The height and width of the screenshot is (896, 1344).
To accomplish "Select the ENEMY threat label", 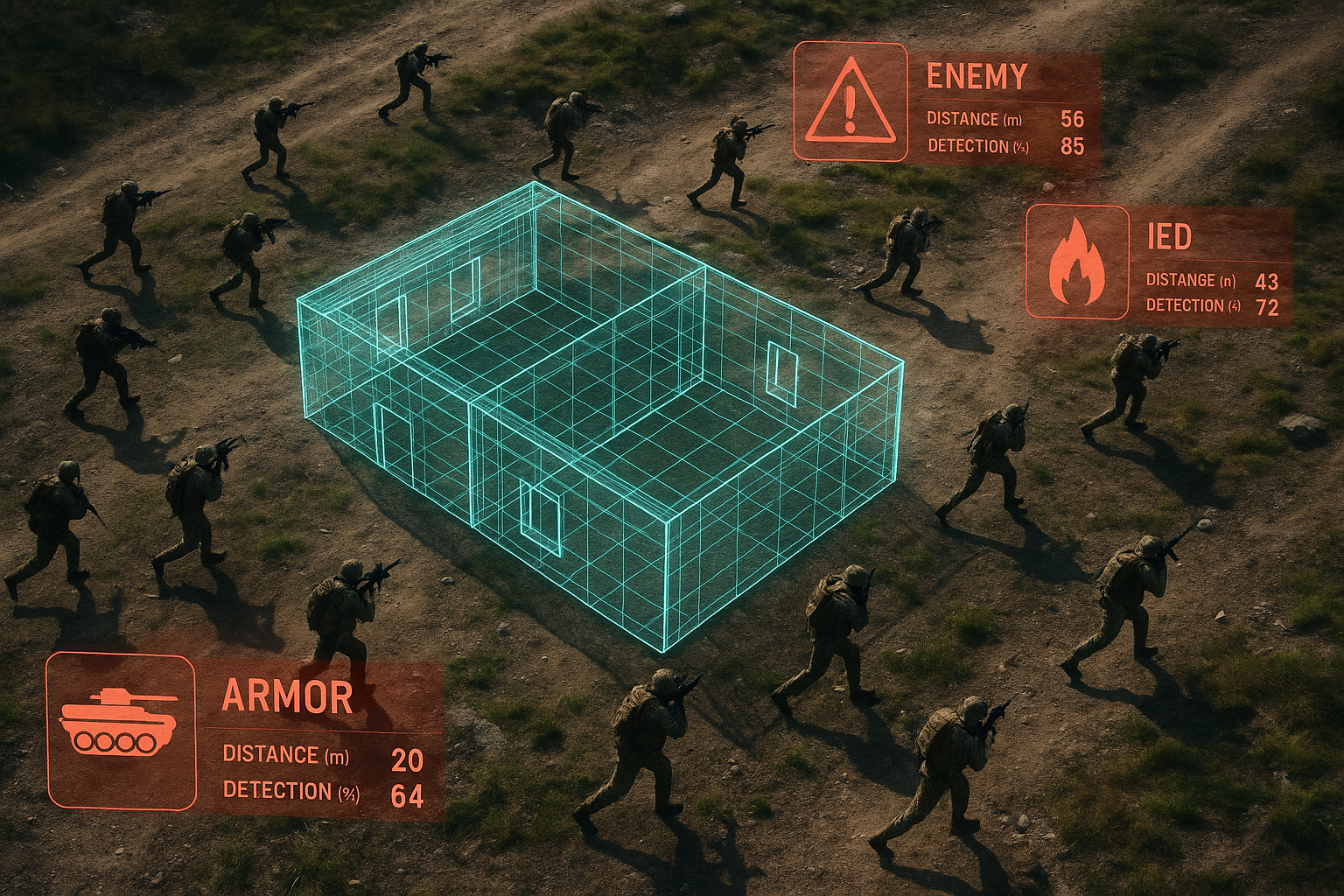I will click(x=976, y=77).
